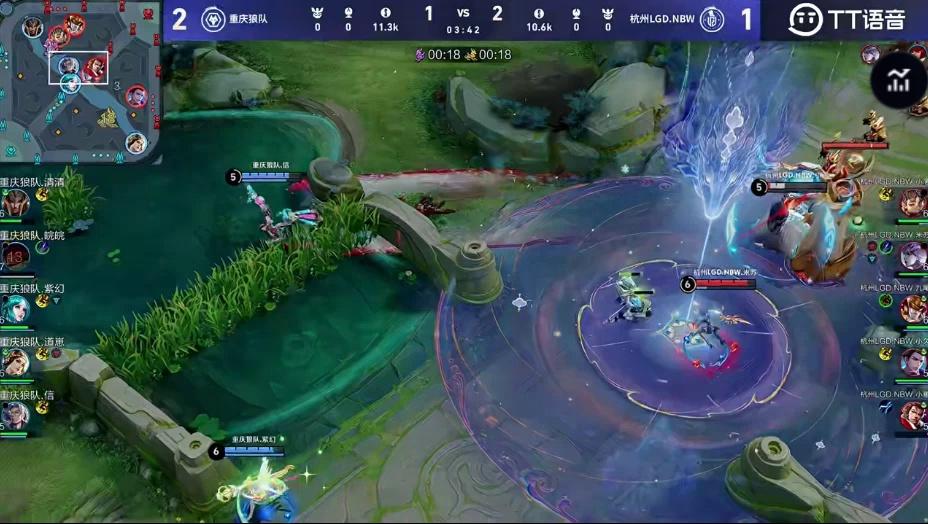The width and height of the screenshot is (928, 524).
Task: Click the 重庆狼队 team logo
Action: 213,19
